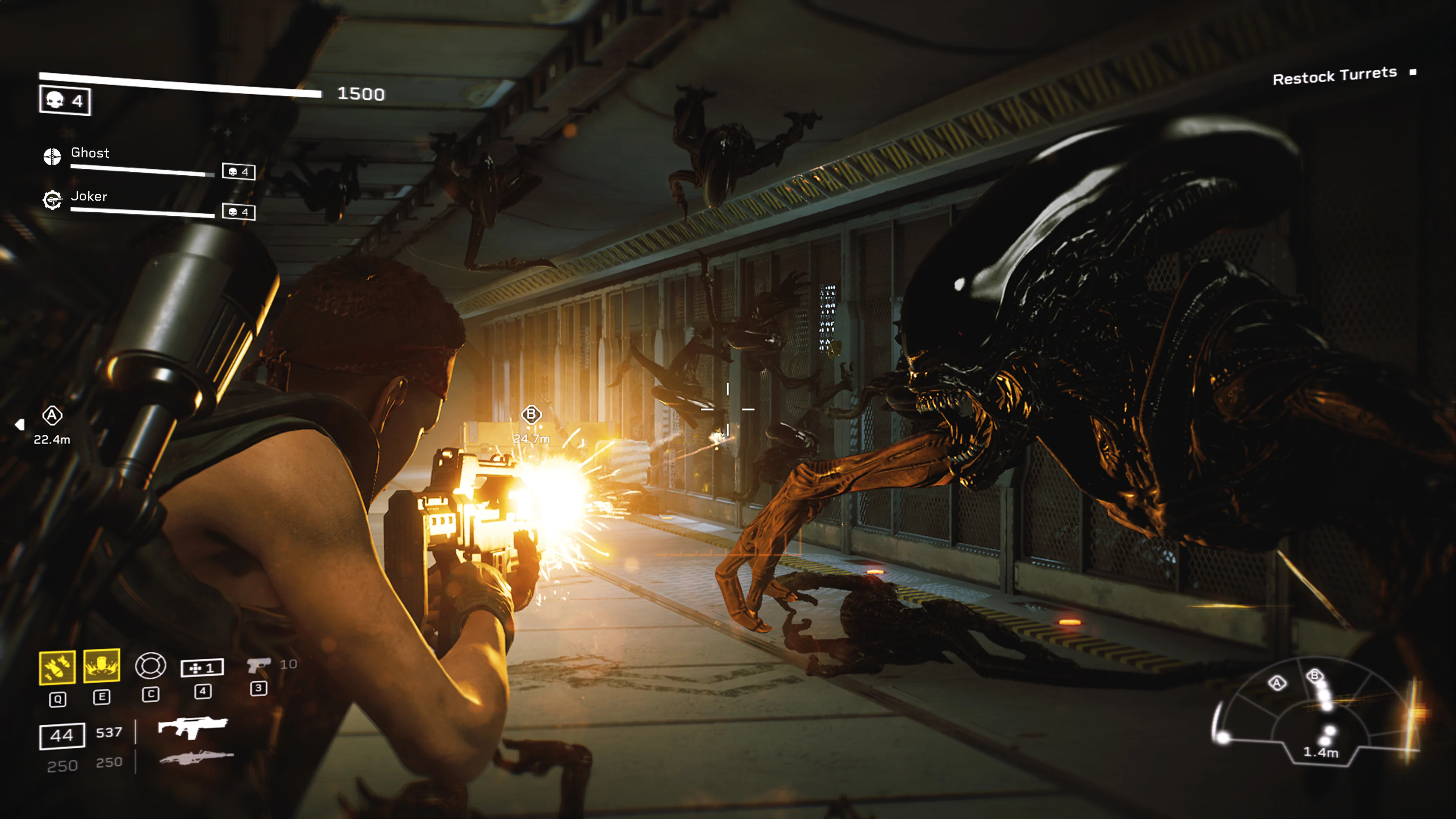Select the Joker teammate nameplate

(89, 196)
